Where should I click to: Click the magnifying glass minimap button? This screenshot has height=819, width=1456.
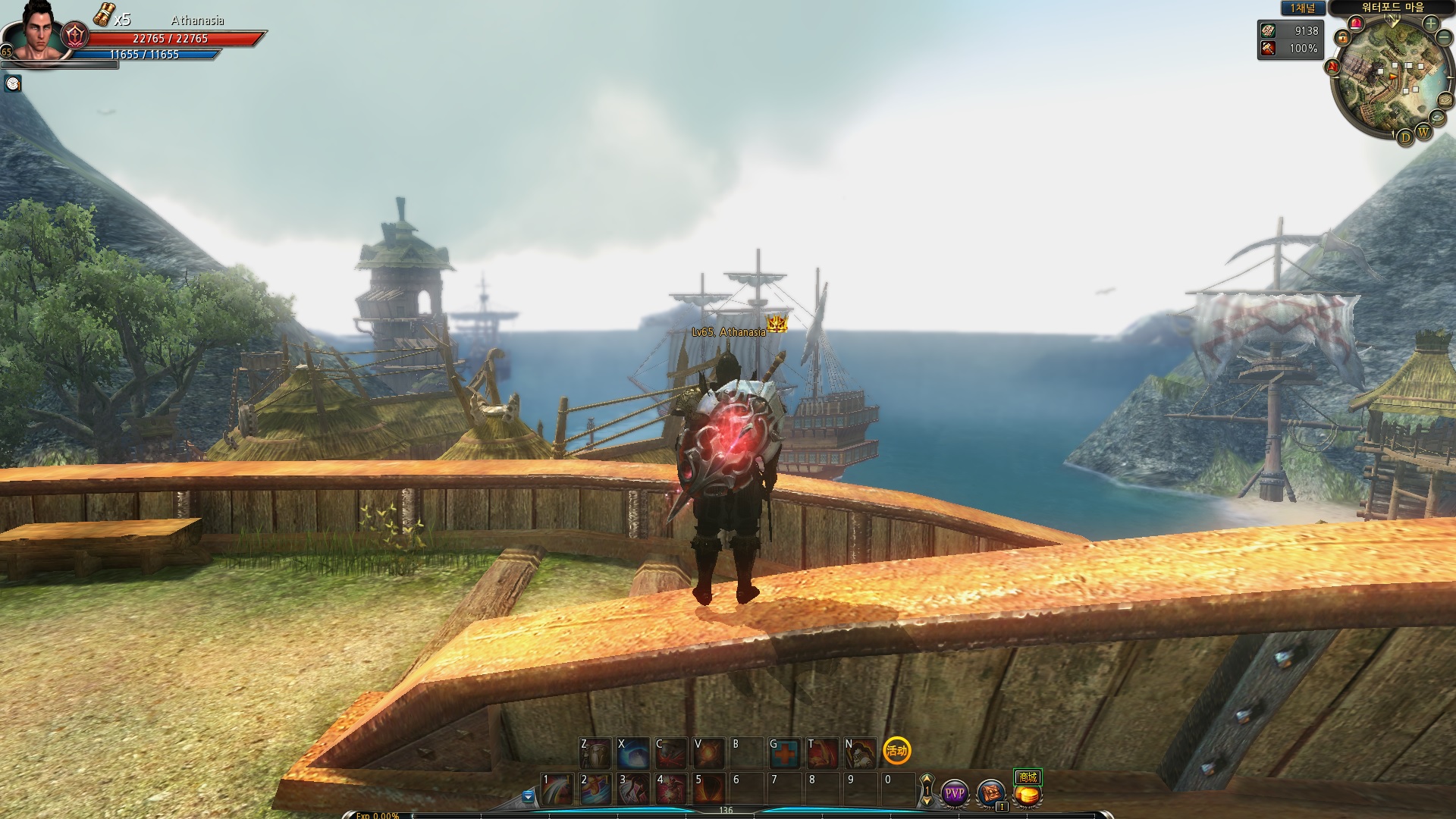[x=1437, y=117]
